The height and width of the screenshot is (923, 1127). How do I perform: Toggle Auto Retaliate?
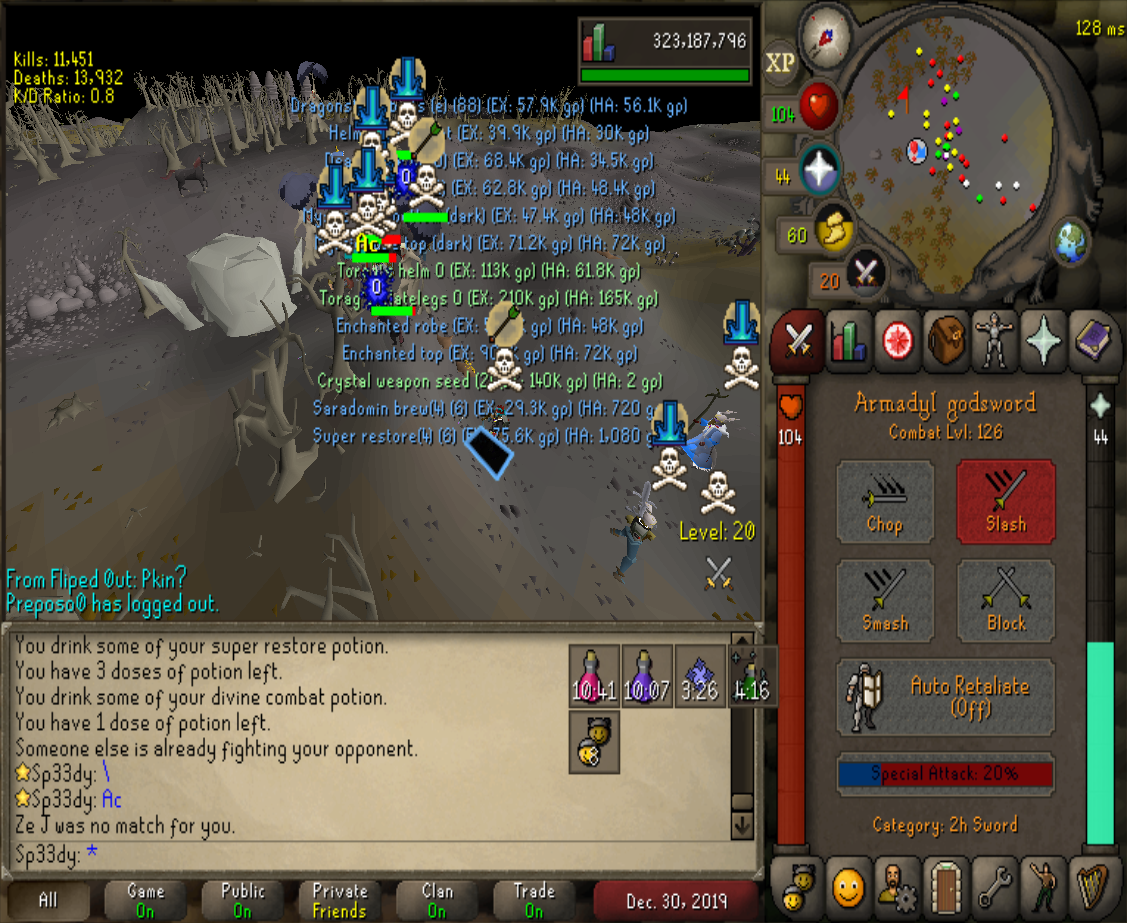(945, 697)
